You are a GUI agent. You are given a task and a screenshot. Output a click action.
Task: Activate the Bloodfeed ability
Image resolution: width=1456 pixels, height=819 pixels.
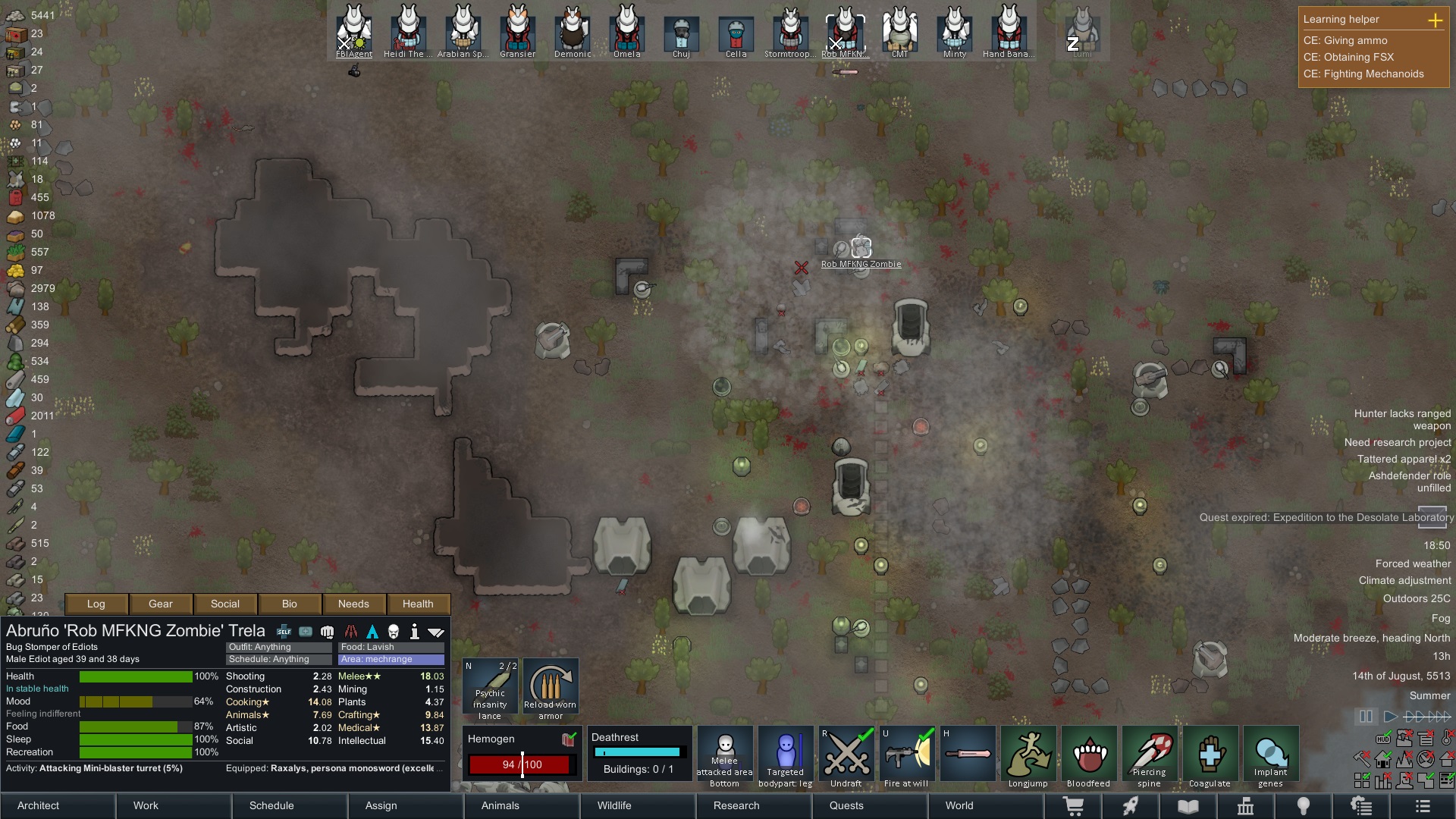click(1088, 753)
